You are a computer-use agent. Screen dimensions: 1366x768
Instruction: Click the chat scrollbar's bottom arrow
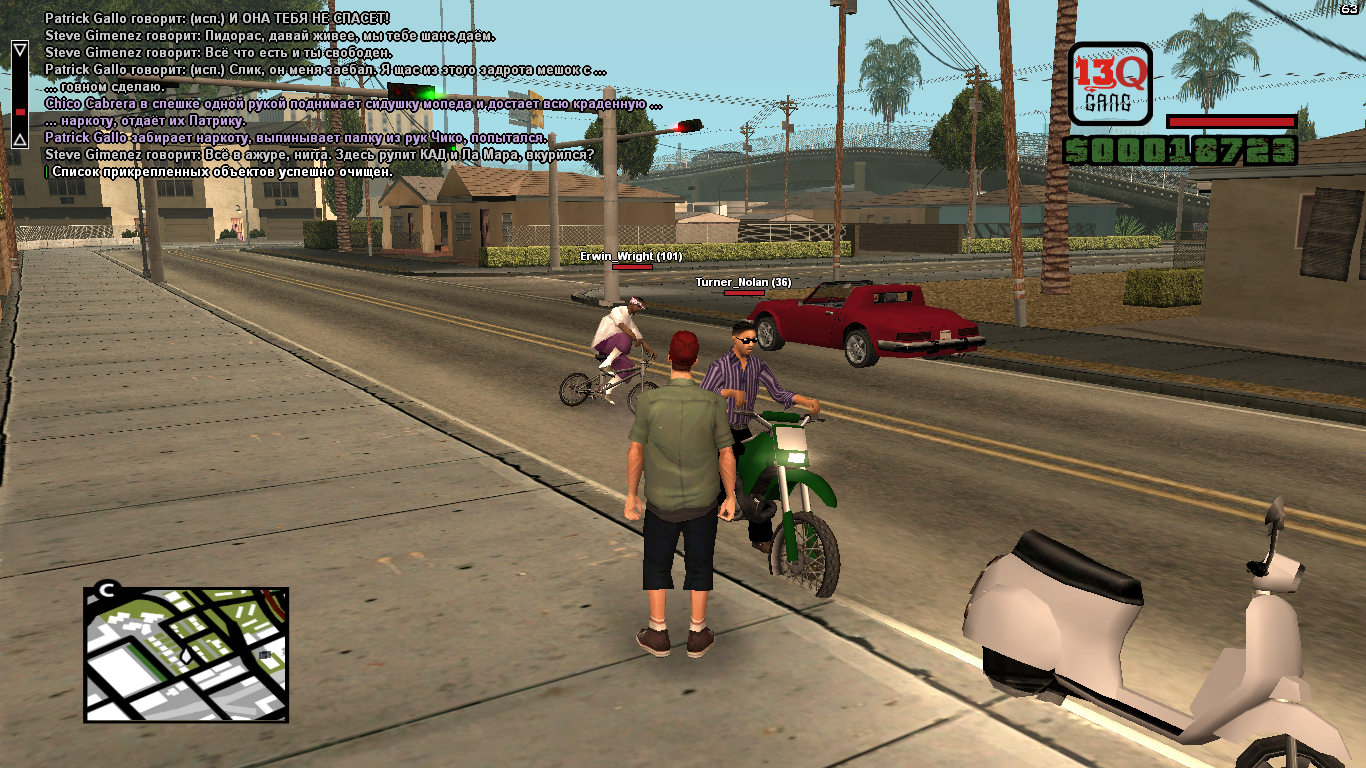tap(19, 139)
